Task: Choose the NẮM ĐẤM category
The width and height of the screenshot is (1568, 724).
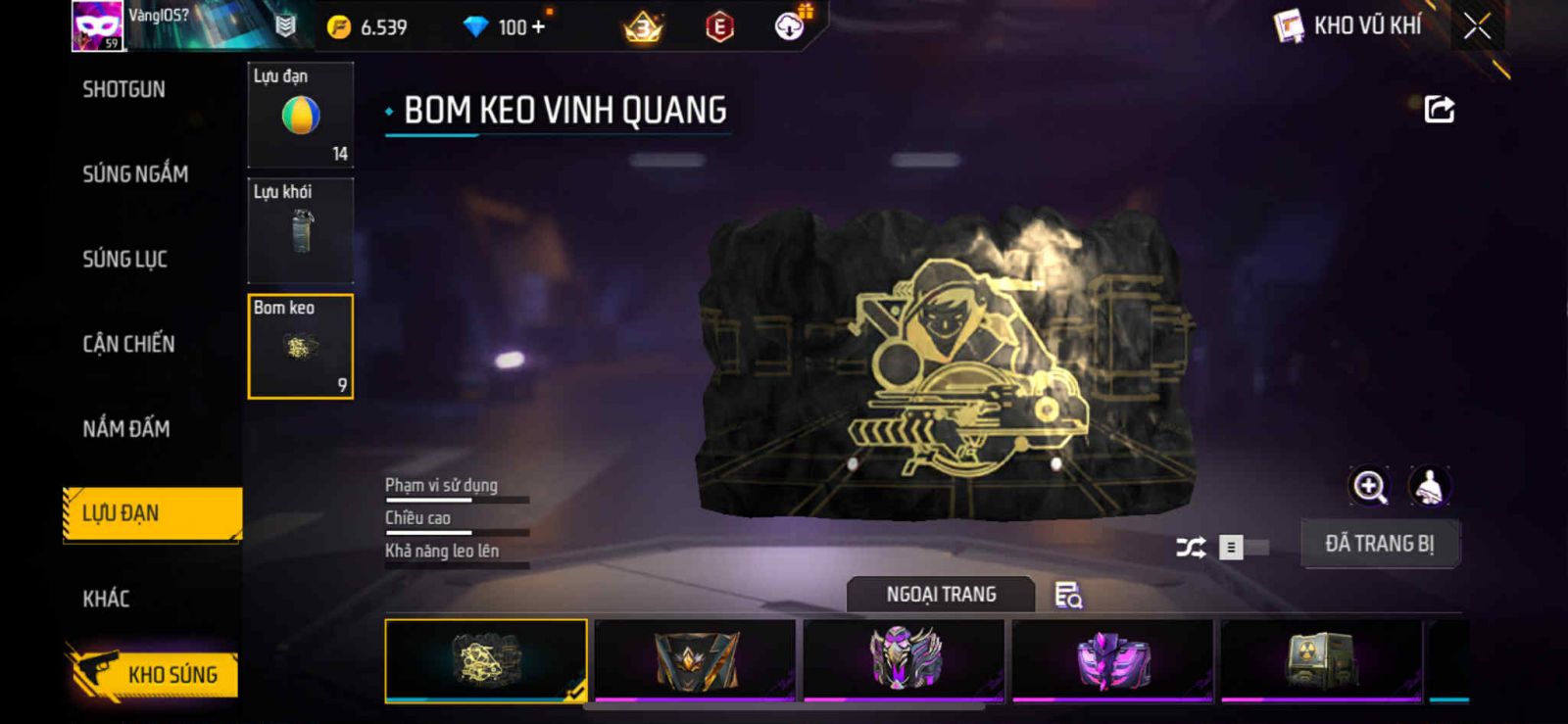Action: [x=126, y=428]
